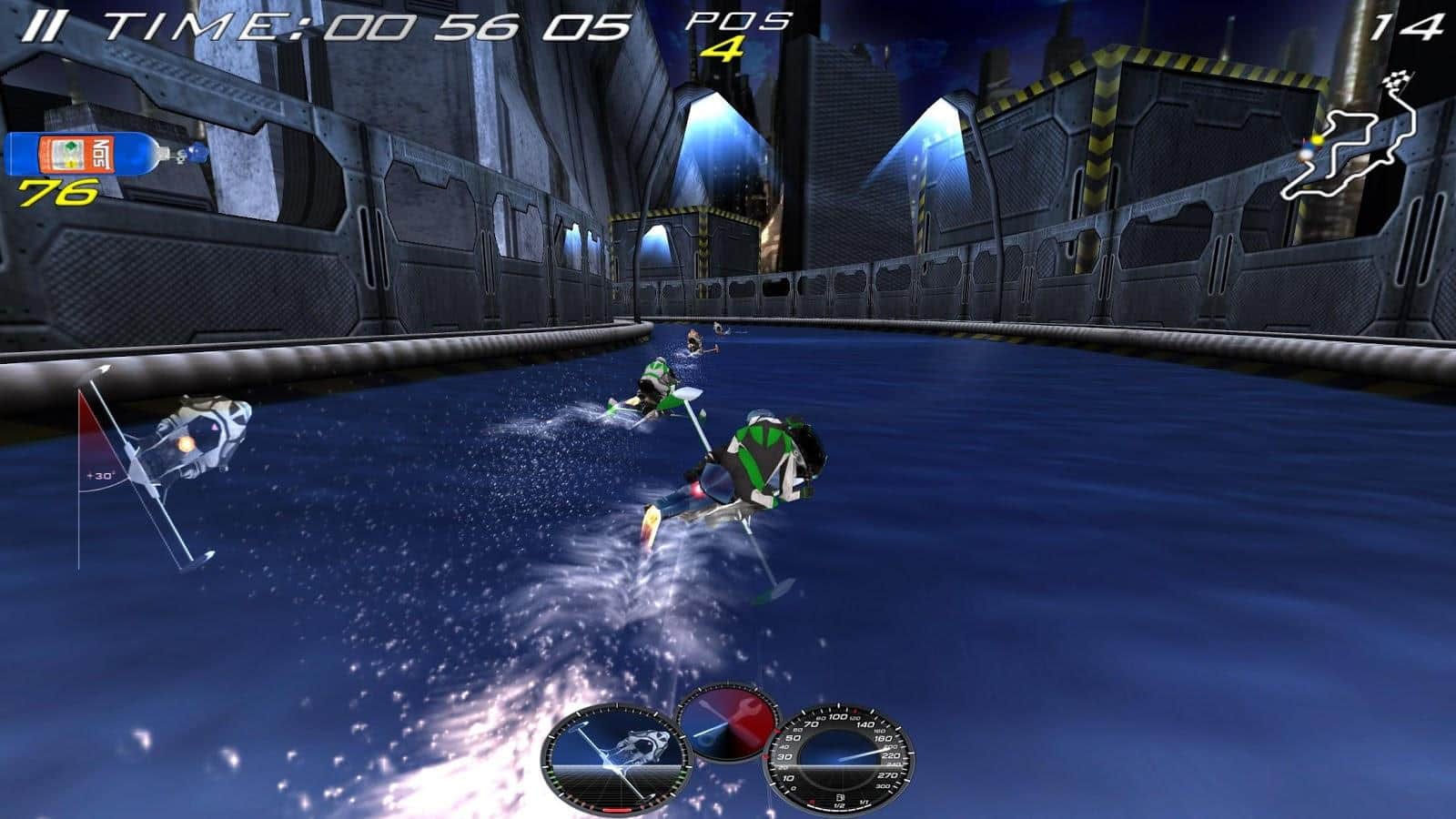Tap the red wrench repair gauge

[x=728, y=722]
